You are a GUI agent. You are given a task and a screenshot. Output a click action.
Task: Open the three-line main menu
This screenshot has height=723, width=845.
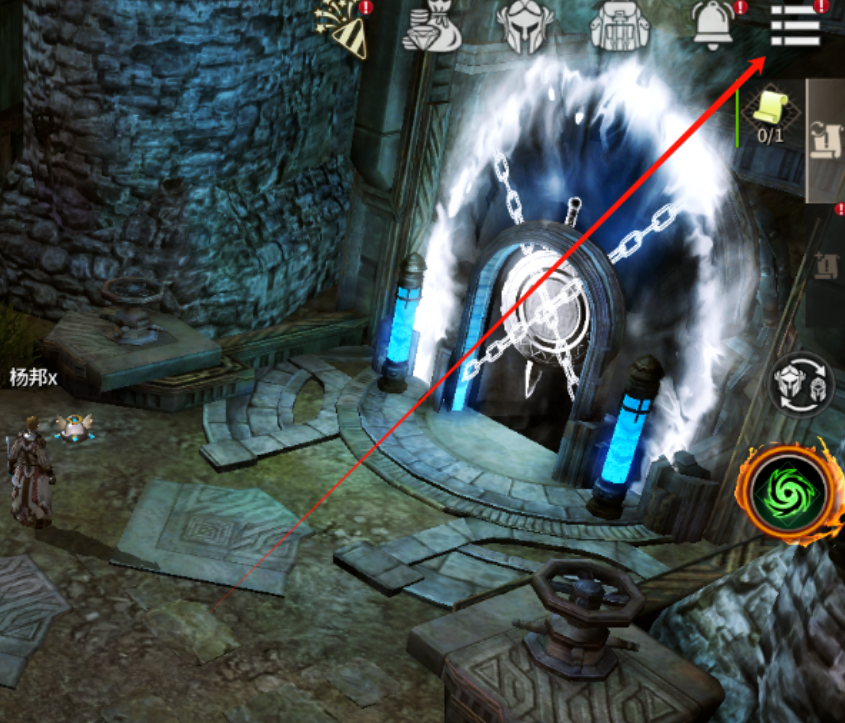tap(796, 24)
